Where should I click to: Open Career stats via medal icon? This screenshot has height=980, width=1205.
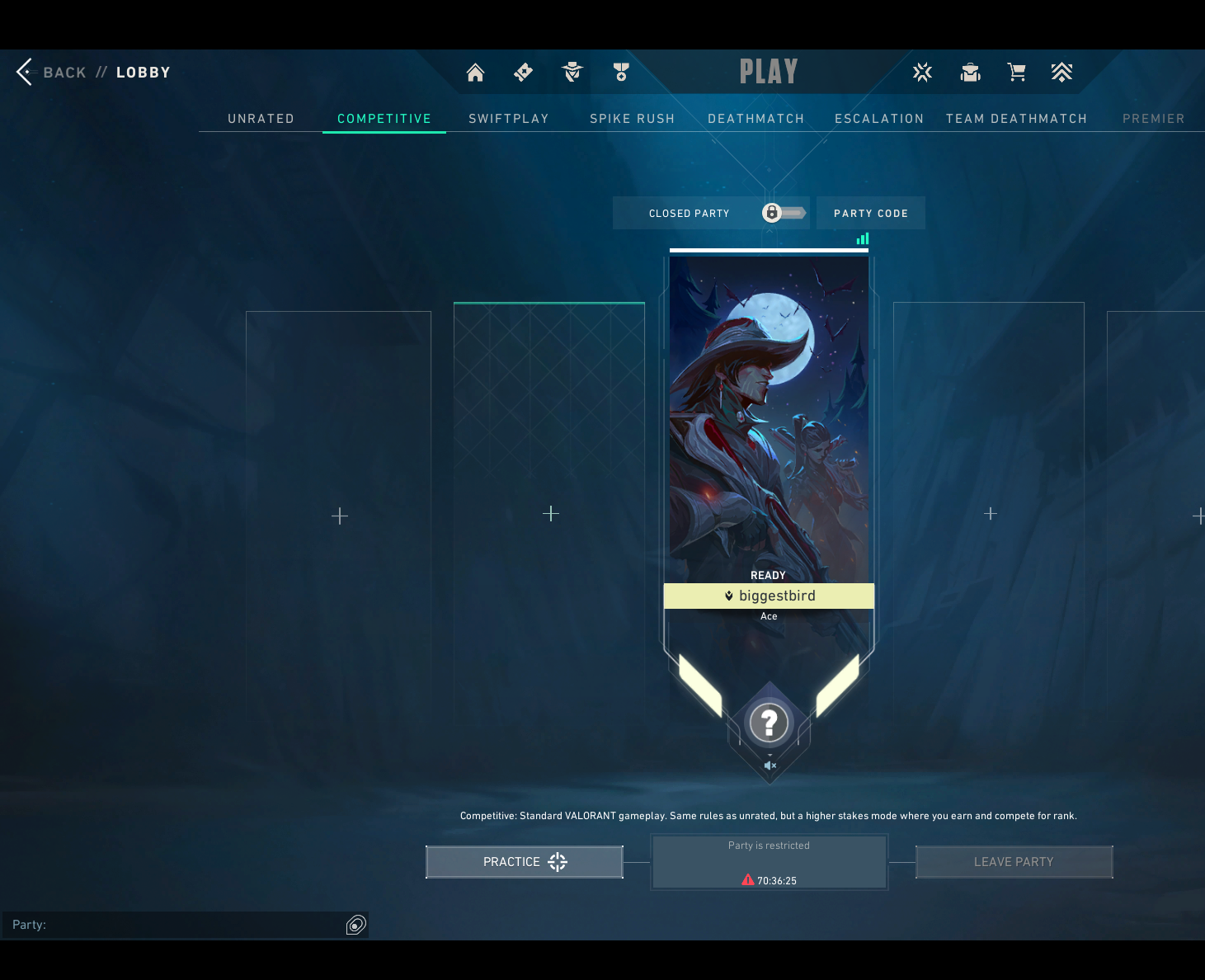[620, 72]
